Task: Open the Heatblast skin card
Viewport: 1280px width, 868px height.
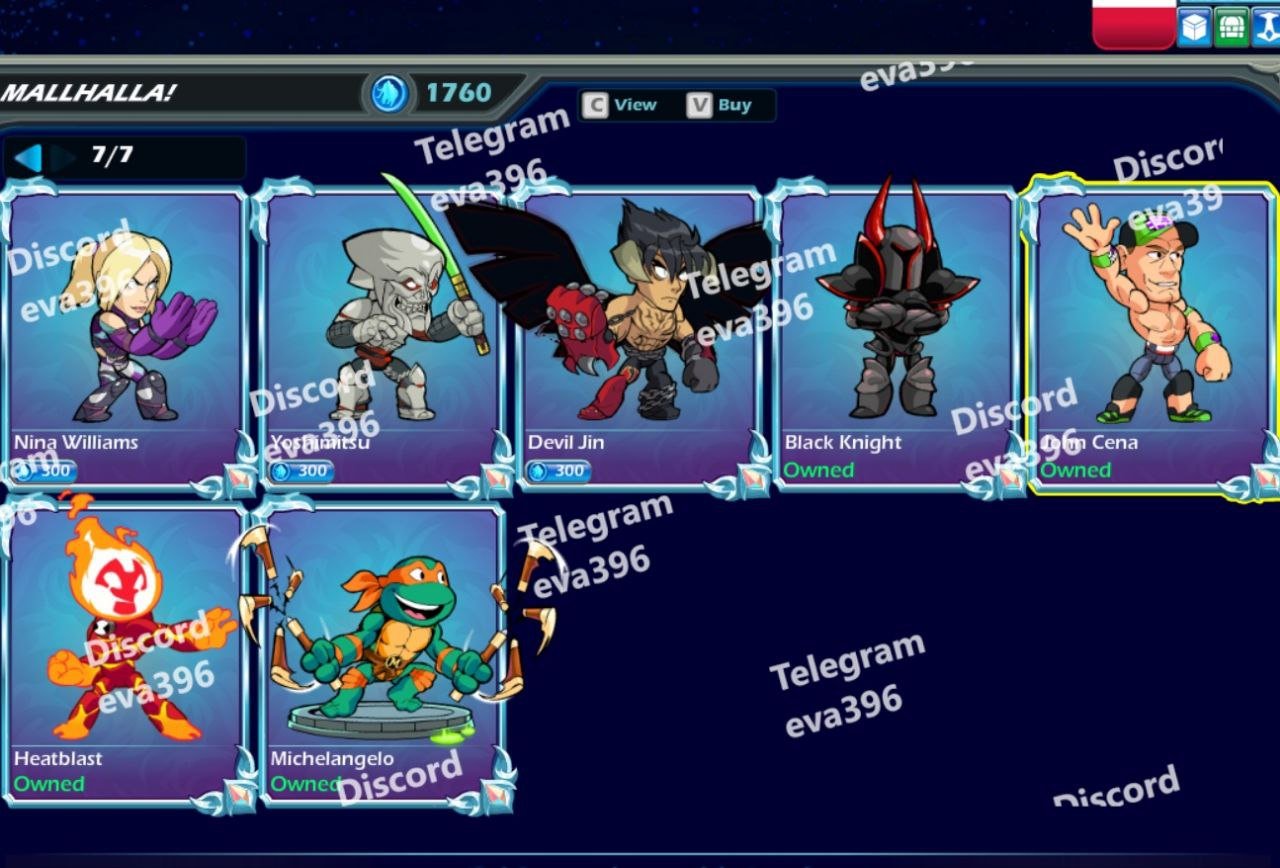Action: 125,652
